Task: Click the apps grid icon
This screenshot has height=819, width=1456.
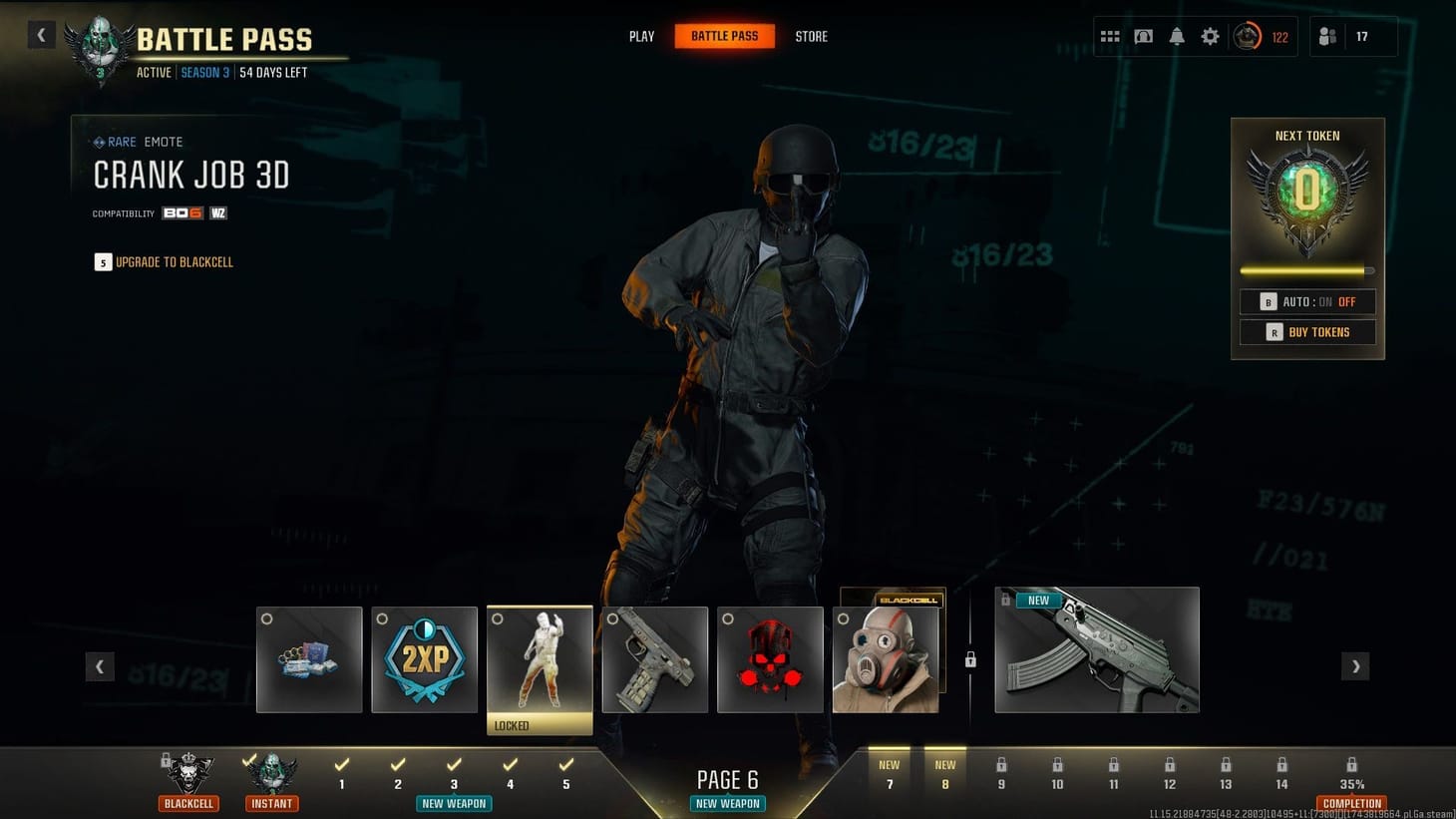Action: click(1109, 36)
